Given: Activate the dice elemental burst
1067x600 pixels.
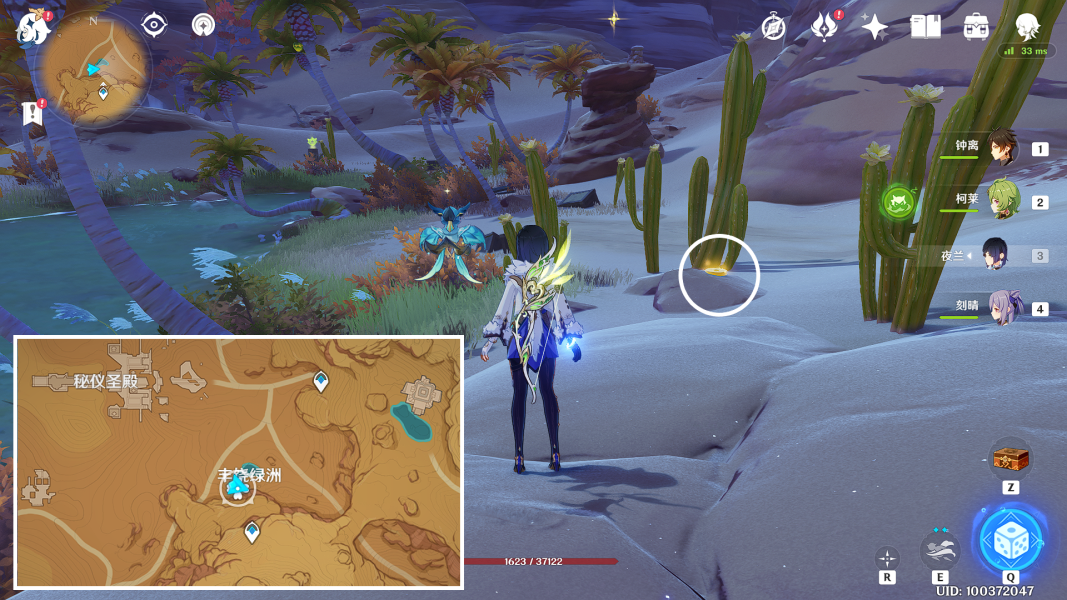Looking at the screenshot, I should (x=1011, y=543).
